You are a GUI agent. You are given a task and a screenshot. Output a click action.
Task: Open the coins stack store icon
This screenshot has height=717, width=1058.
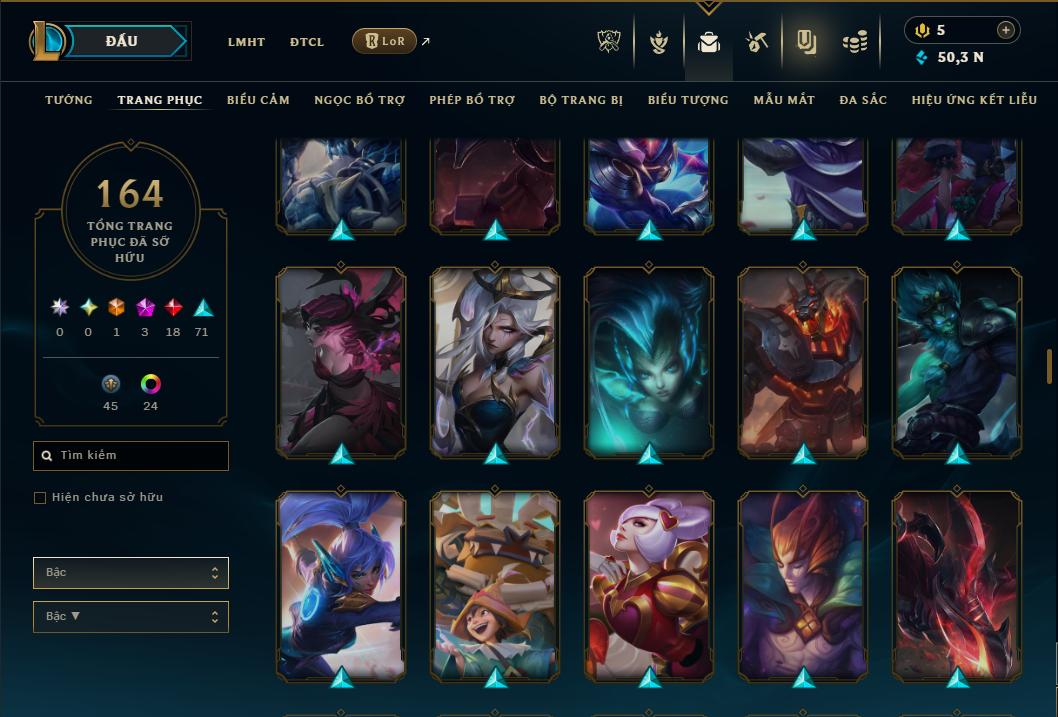click(x=854, y=42)
